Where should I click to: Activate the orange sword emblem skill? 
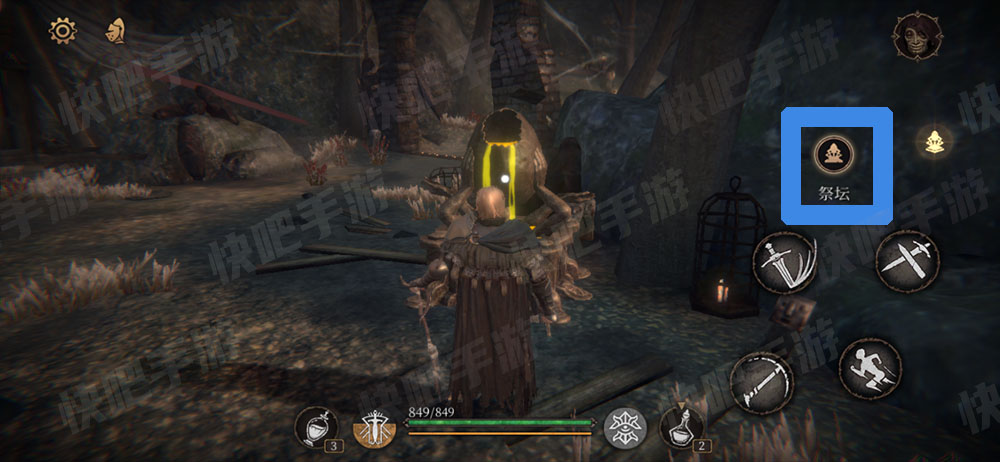[x=374, y=429]
